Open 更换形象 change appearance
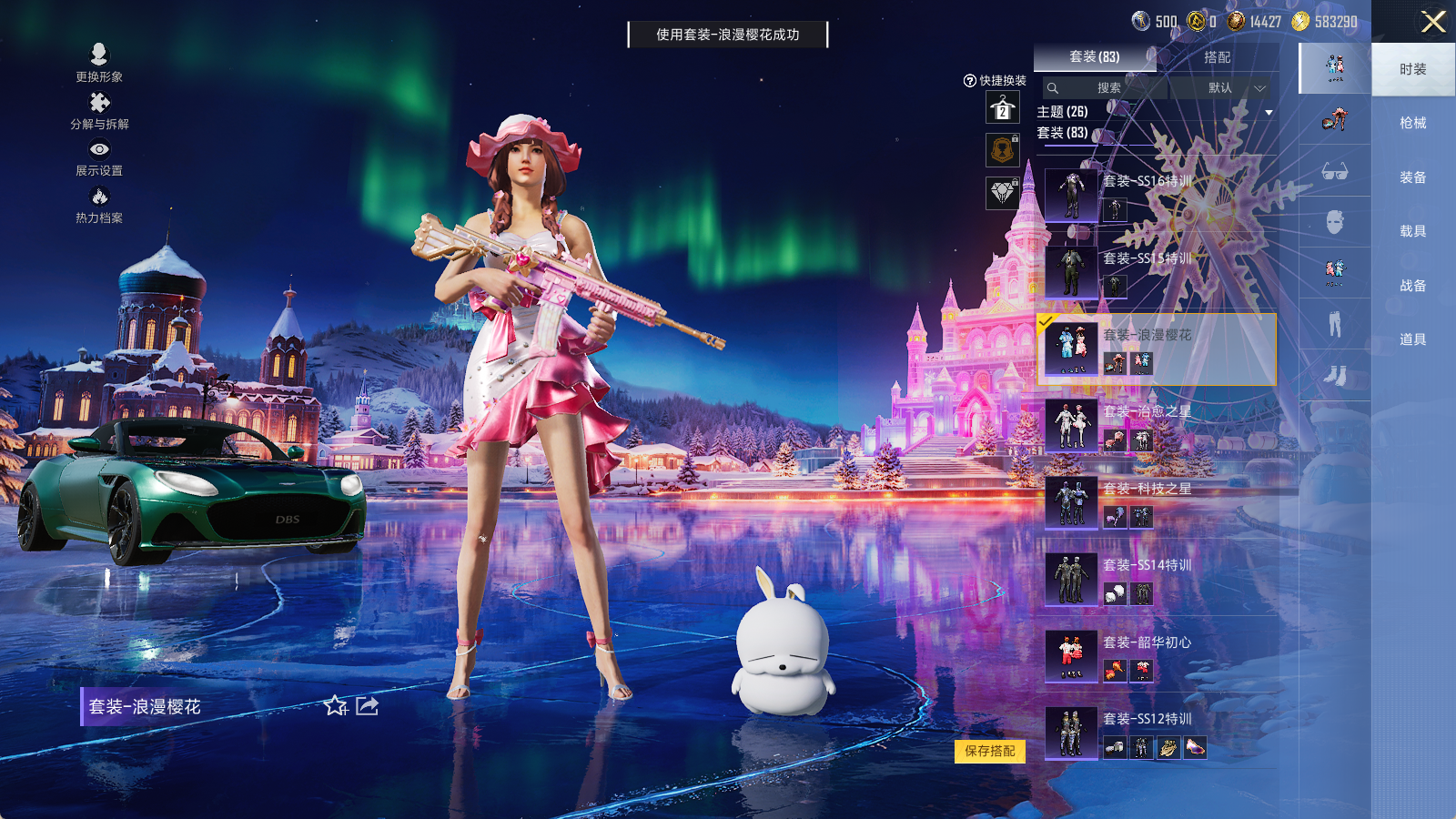 point(99,62)
